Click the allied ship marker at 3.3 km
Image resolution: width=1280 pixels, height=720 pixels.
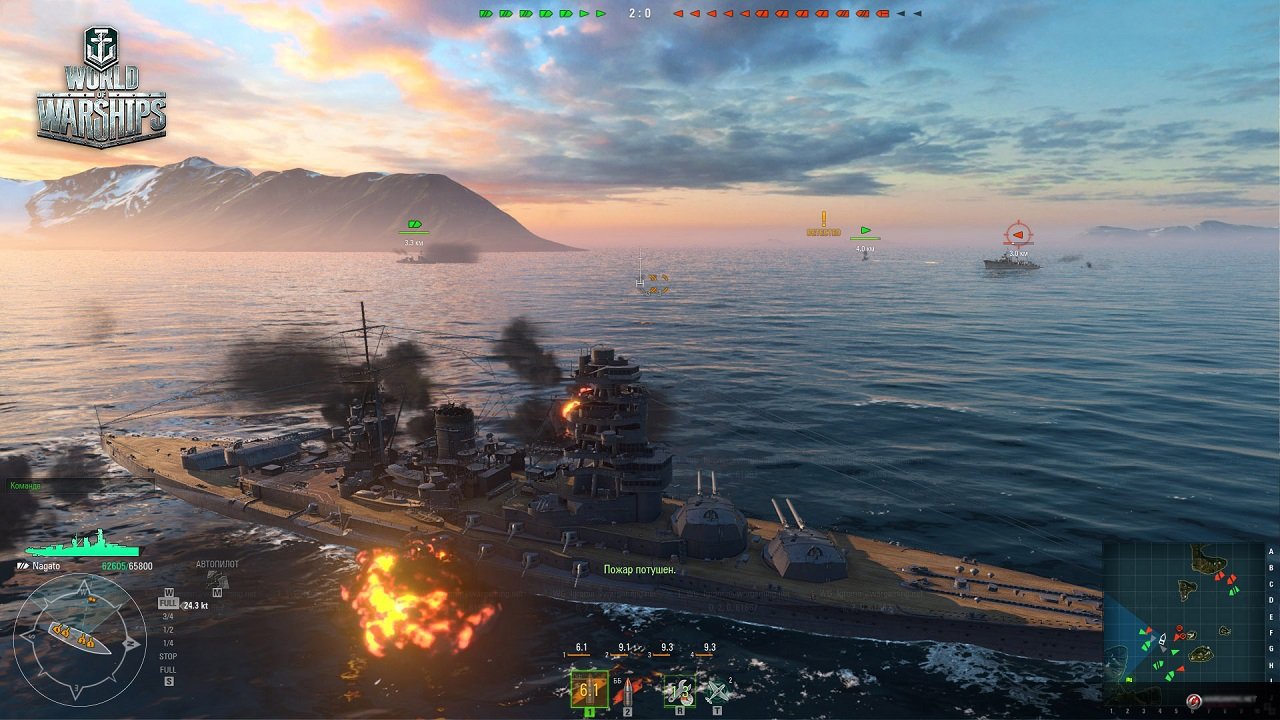point(414,226)
